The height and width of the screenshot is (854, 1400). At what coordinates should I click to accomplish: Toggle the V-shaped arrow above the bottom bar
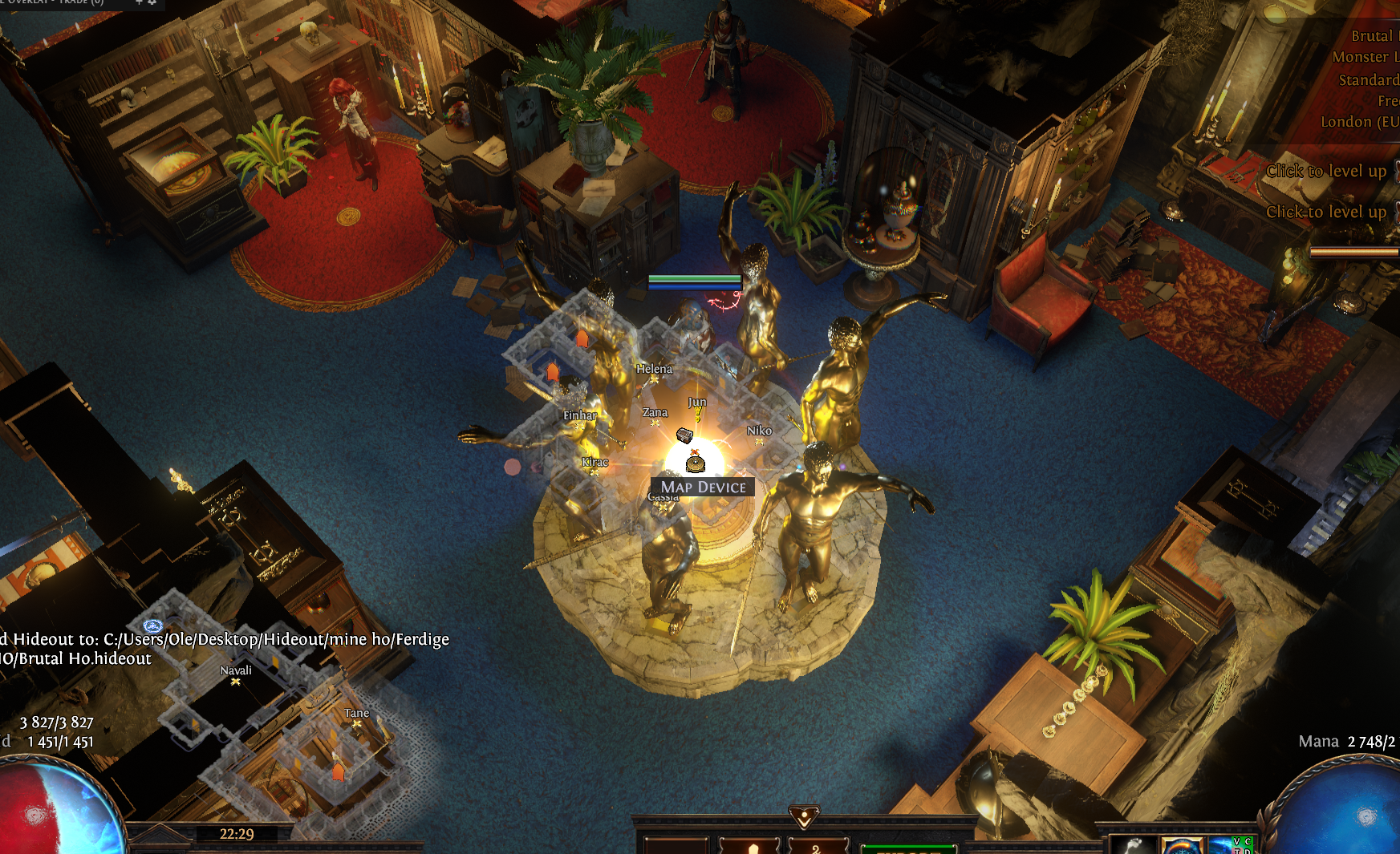(803, 817)
